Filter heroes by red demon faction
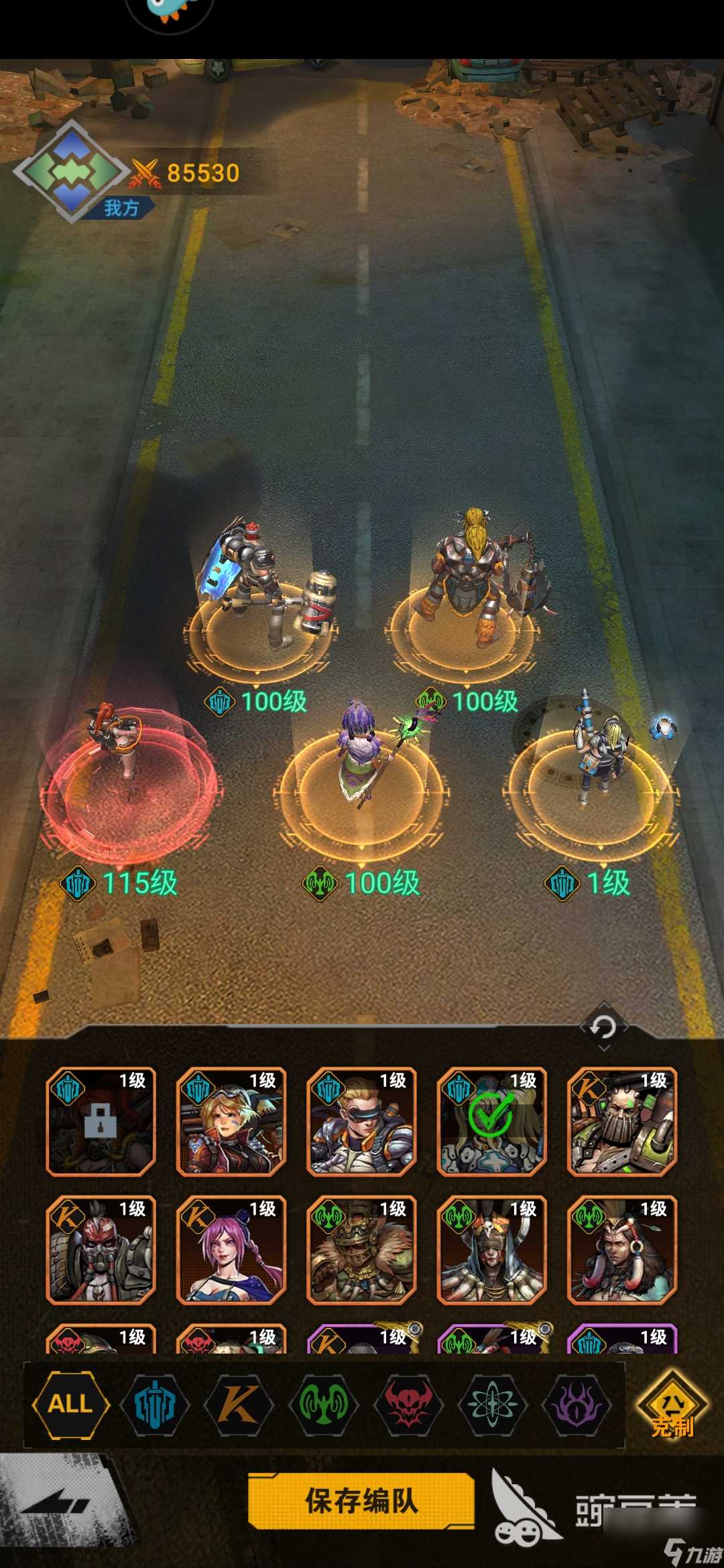This screenshot has width=724, height=1568. coord(408,1403)
